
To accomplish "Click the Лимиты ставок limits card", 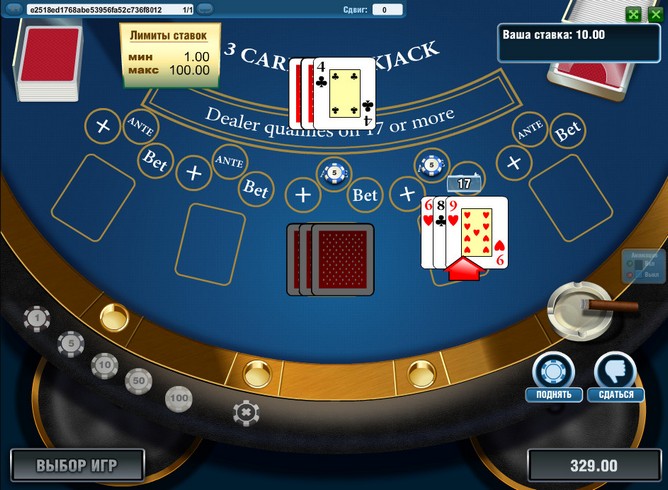I will click(x=169, y=55).
